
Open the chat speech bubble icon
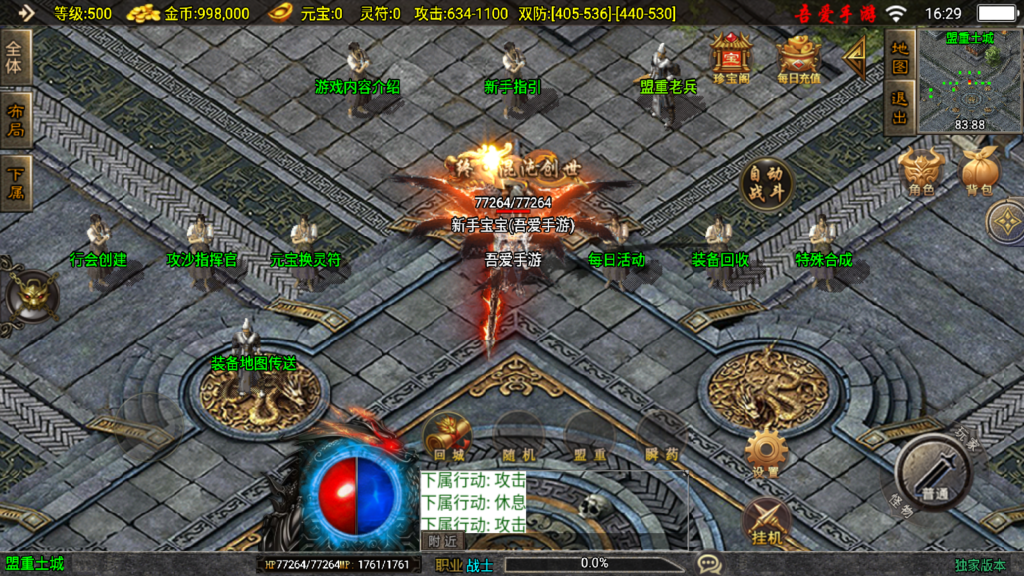point(710,564)
